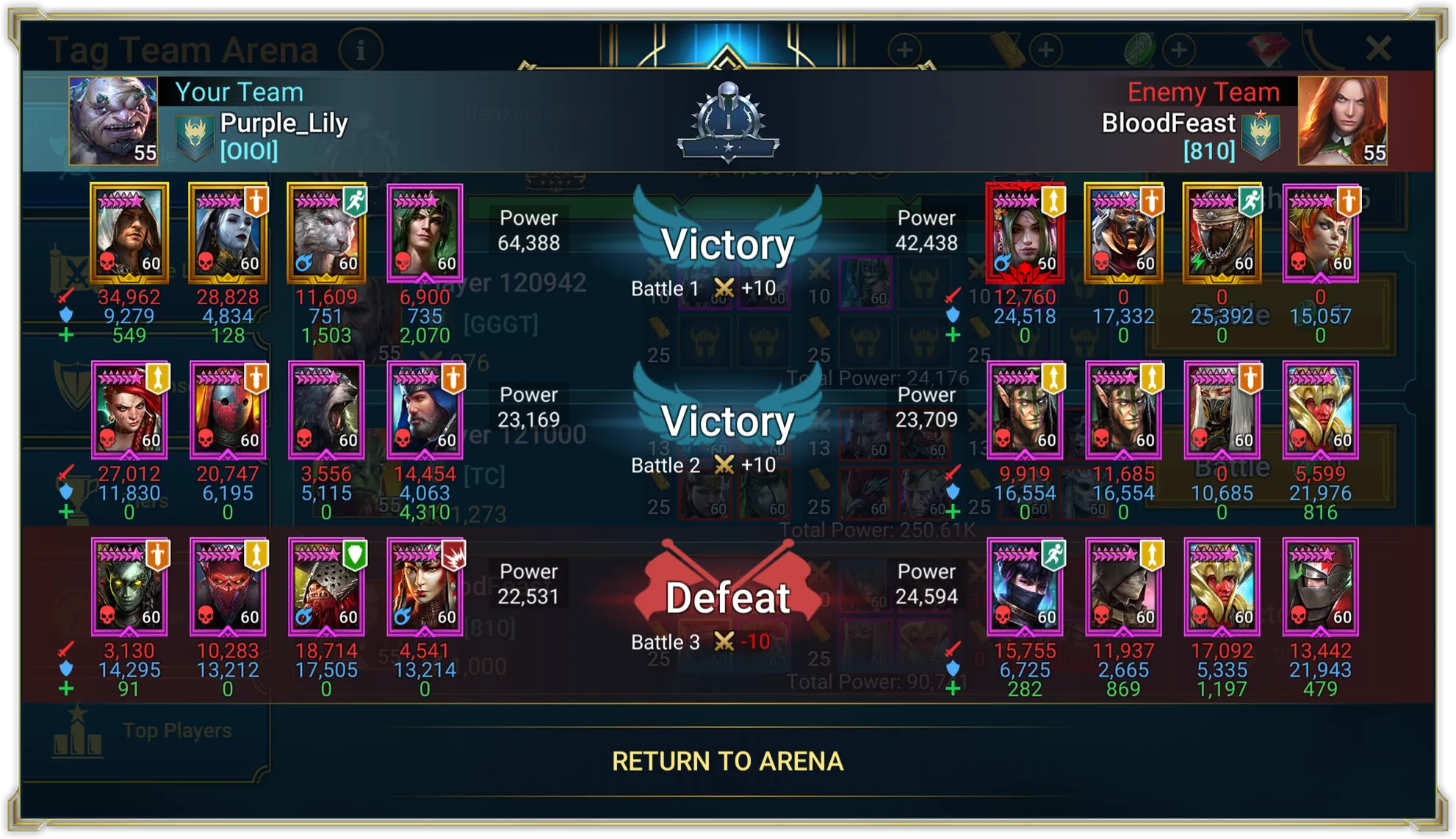Image resolution: width=1456 pixels, height=839 pixels.
Task: Choose the red demon mask champion
Action: point(228,586)
